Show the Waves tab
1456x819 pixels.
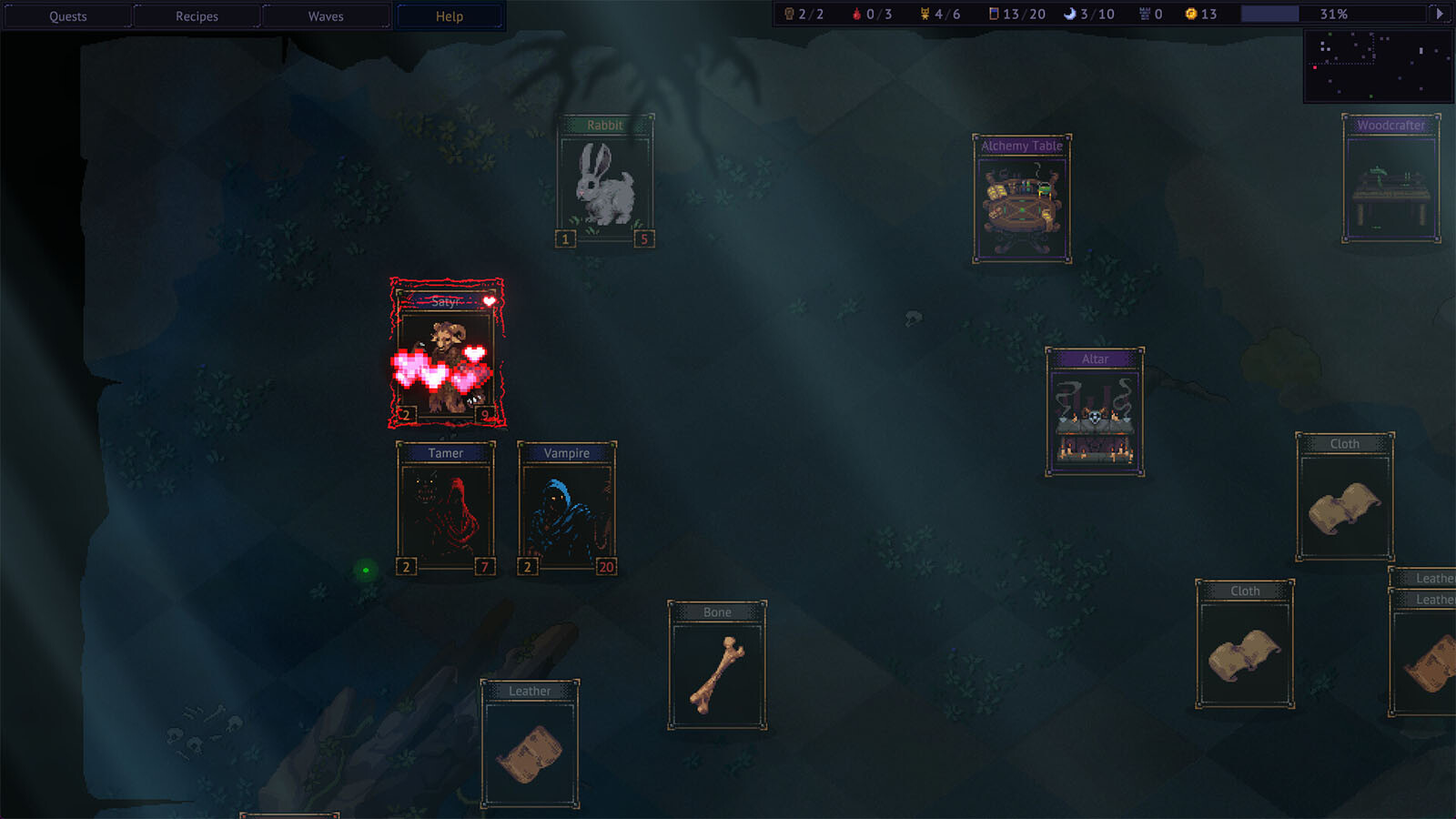326,16
